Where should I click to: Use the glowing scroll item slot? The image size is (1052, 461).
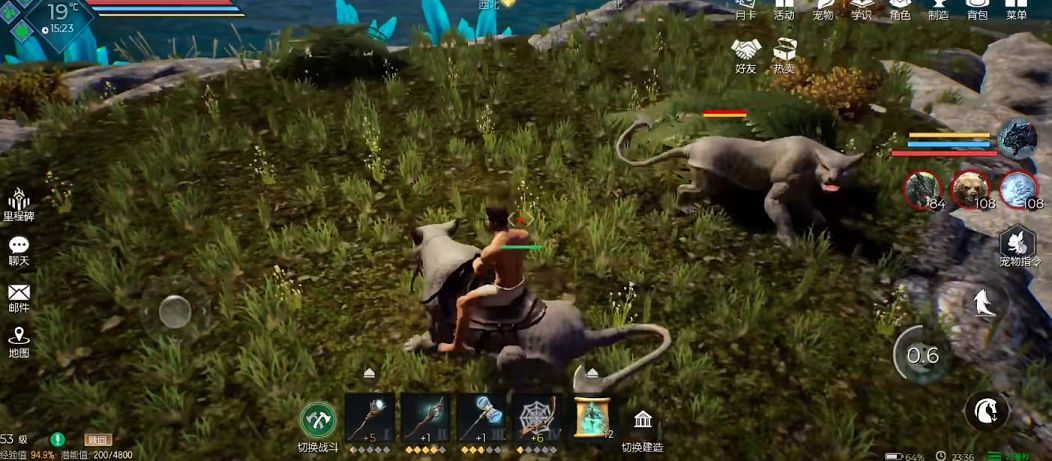[x=595, y=417]
